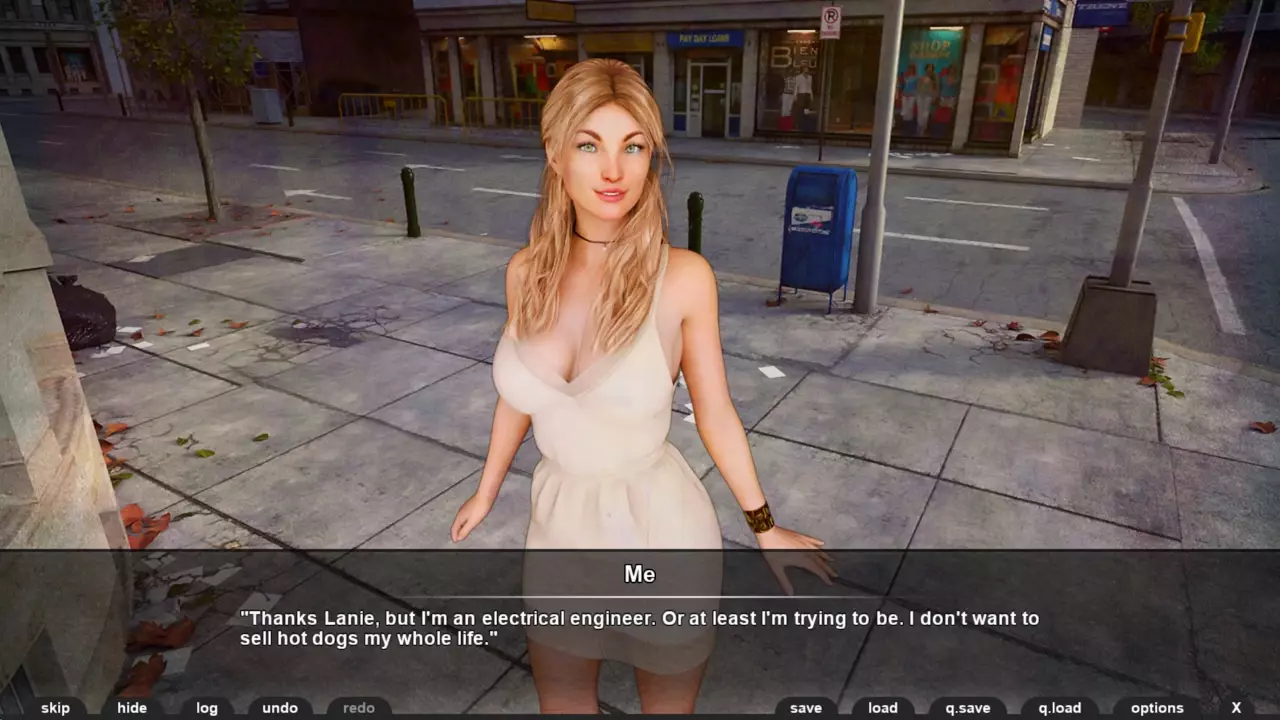Quick save with q.save
The image size is (1280, 720).
968,708
